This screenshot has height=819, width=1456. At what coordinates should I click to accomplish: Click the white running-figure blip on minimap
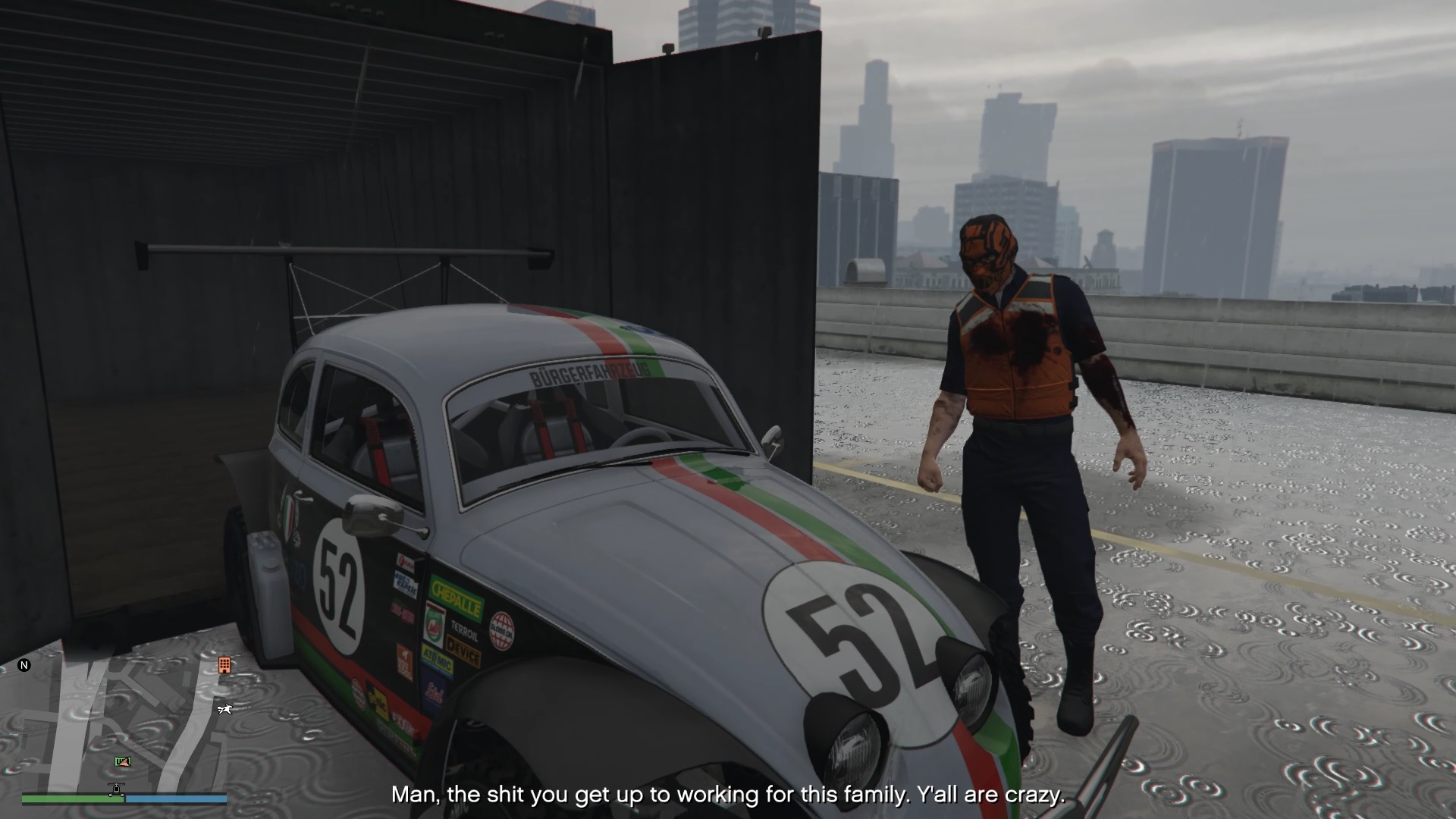pos(224,709)
